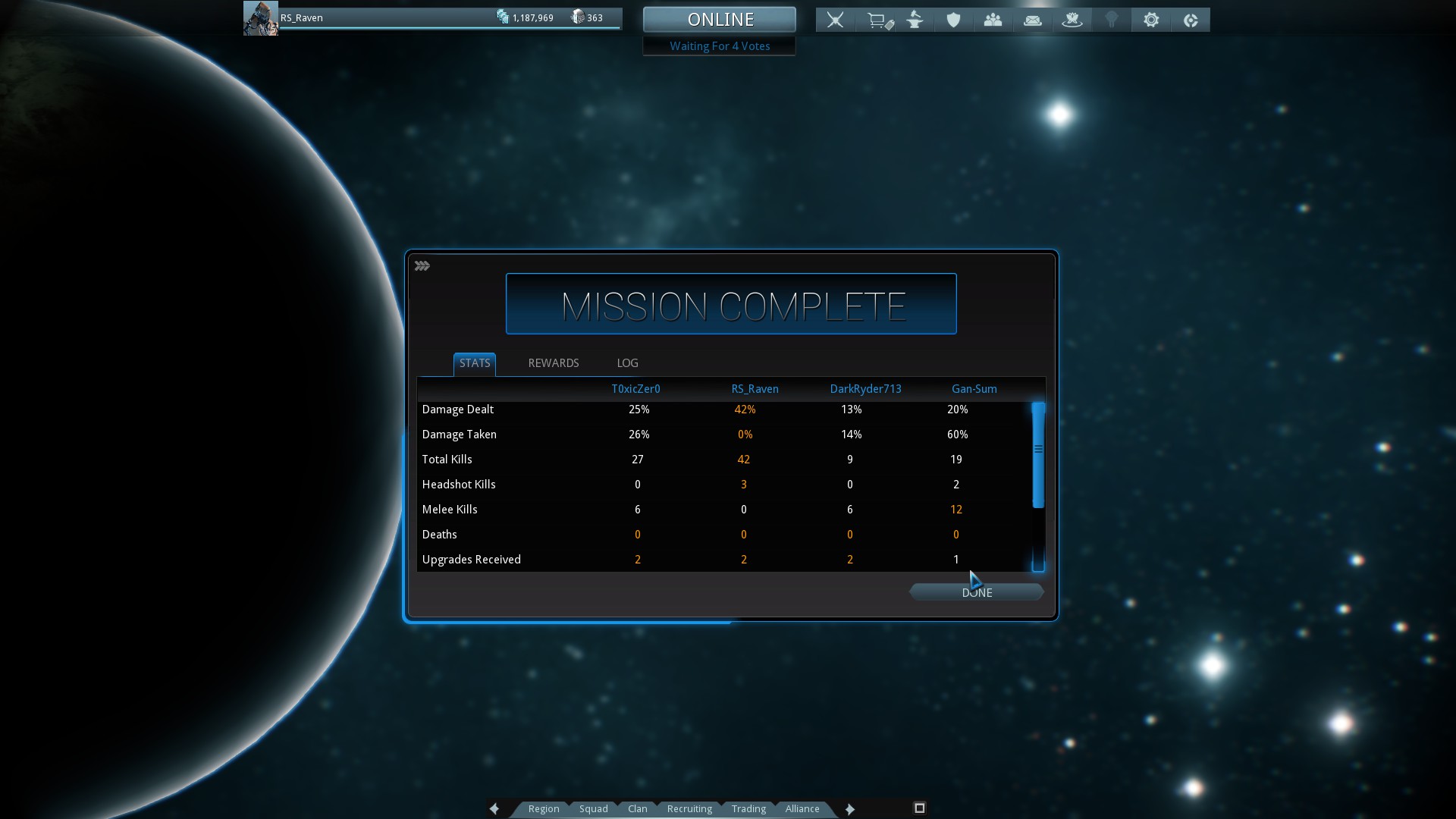Switch to the REWARDS tab
The height and width of the screenshot is (819, 1456).
(x=554, y=363)
